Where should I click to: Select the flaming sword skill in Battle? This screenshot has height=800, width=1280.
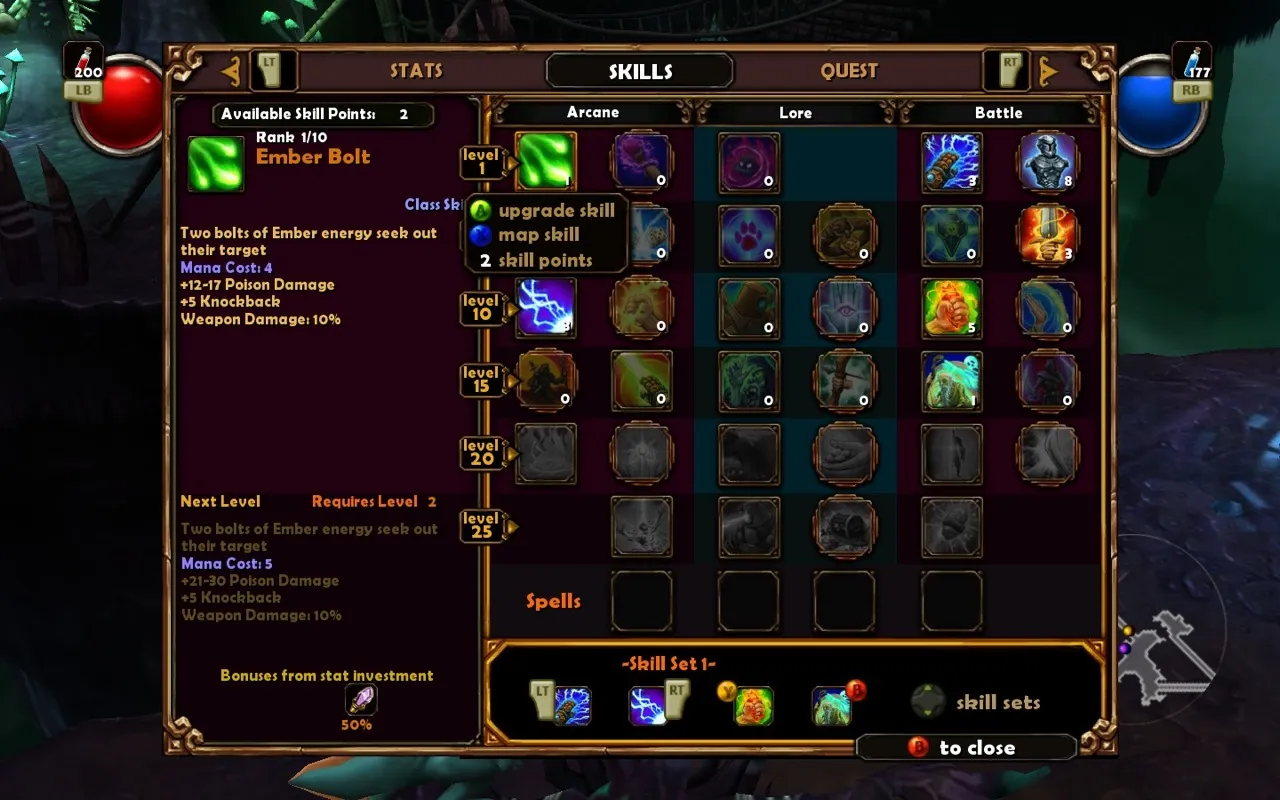[x=1047, y=235]
